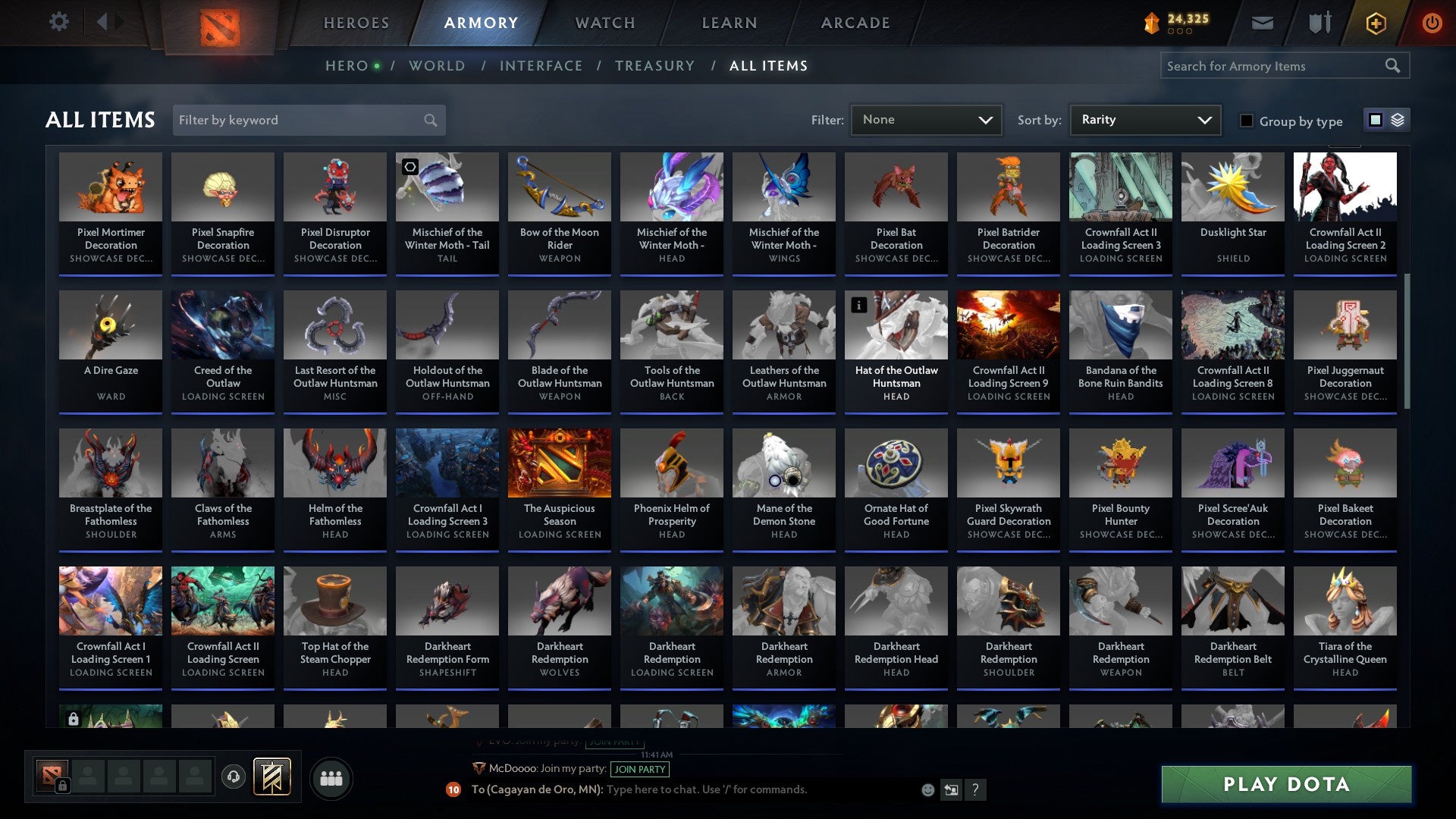
Task: Open the armory shield and sword icon
Action: pos(1319,22)
